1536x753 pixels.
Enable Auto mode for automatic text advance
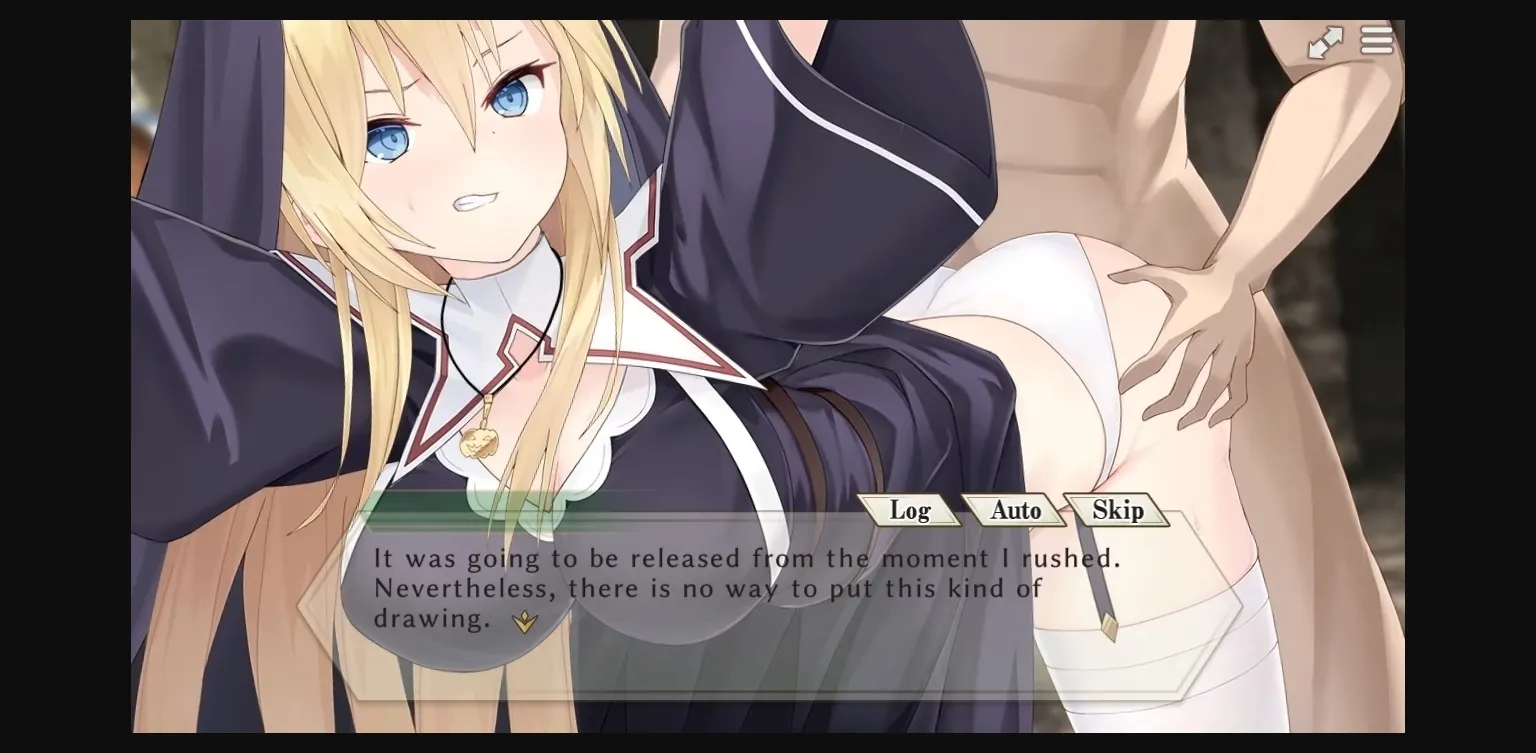[x=1014, y=510]
